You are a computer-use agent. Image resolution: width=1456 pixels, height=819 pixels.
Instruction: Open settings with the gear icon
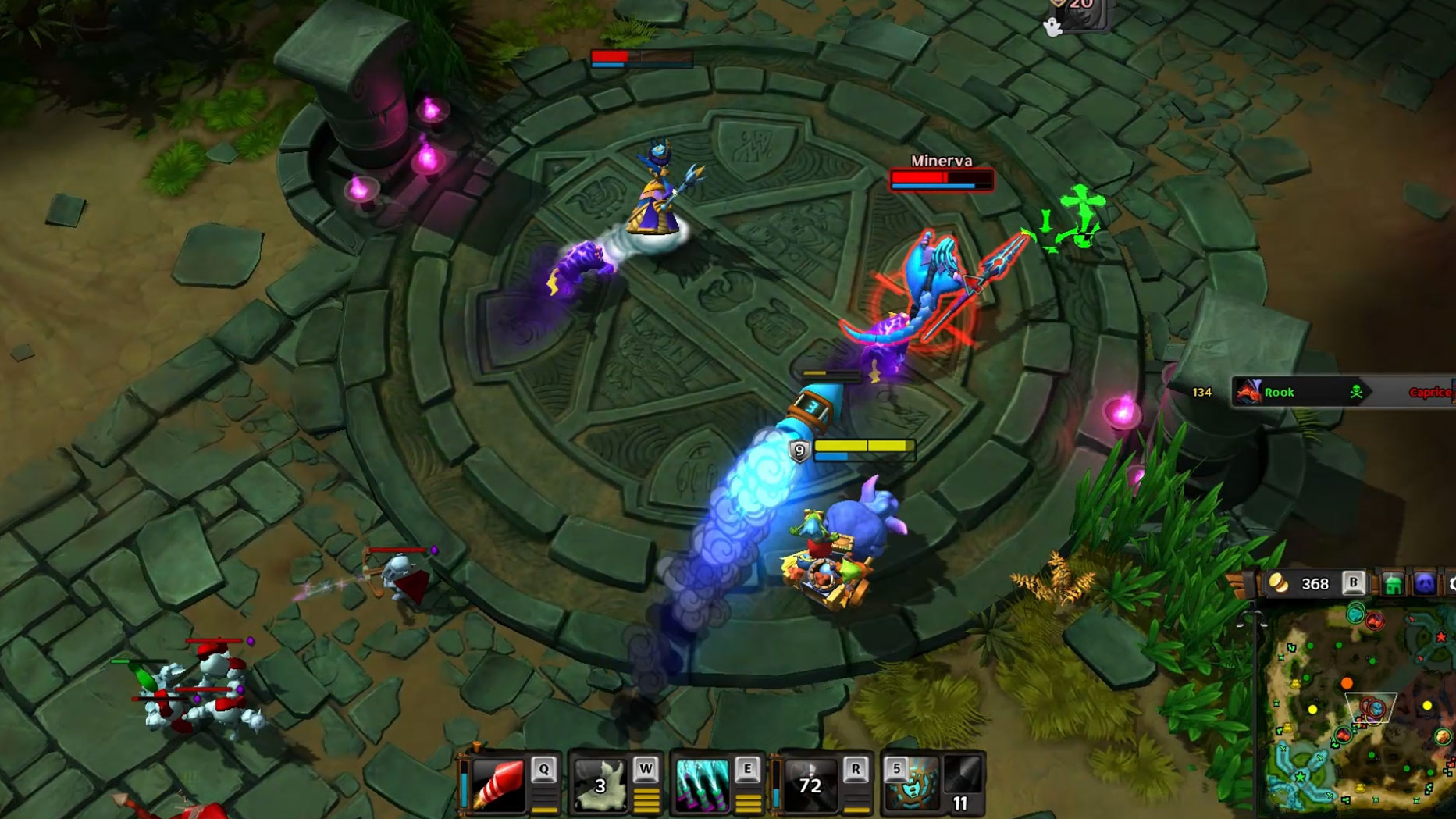1451,584
